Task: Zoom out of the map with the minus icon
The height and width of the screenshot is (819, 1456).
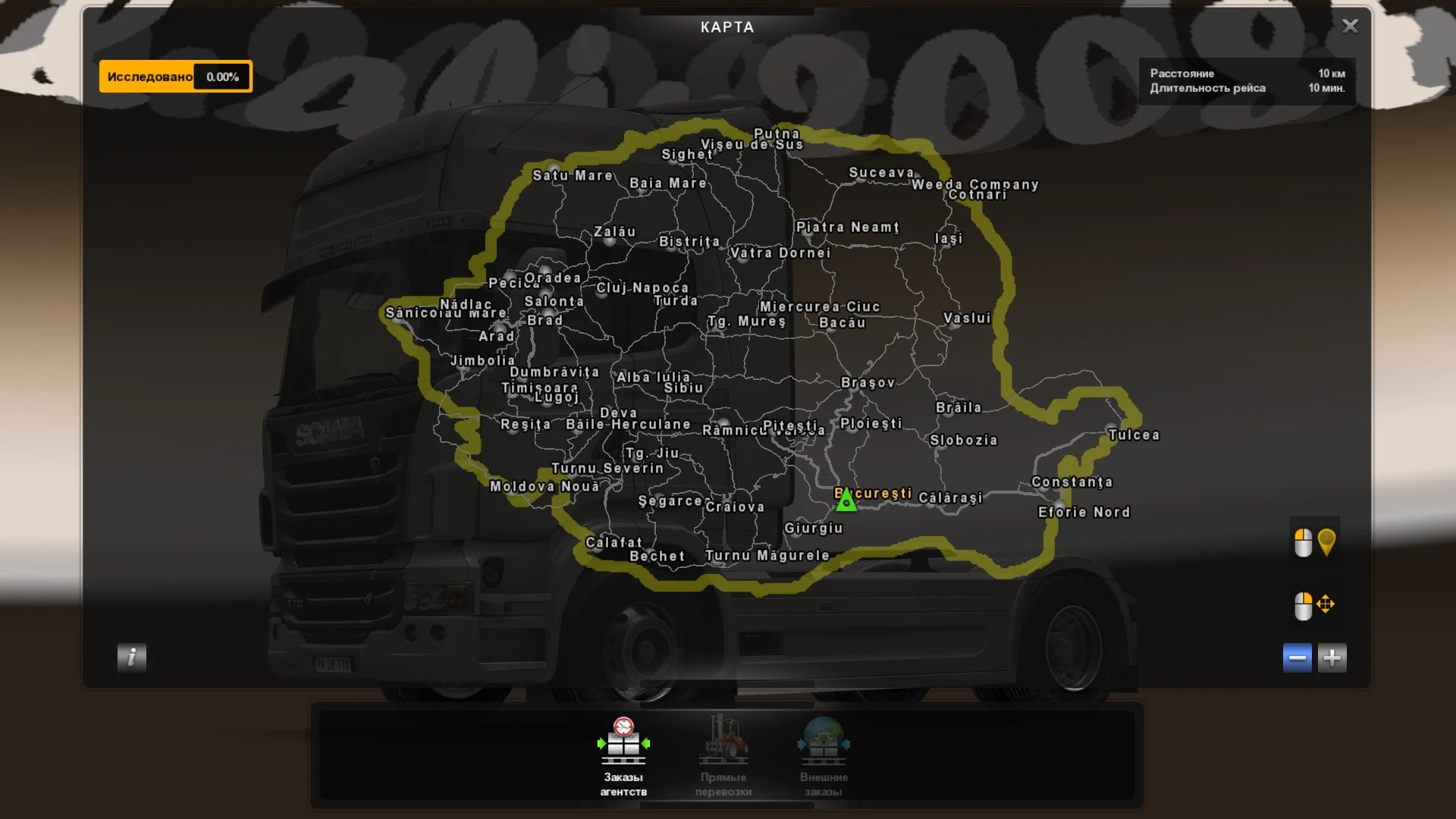Action: (x=1297, y=658)
